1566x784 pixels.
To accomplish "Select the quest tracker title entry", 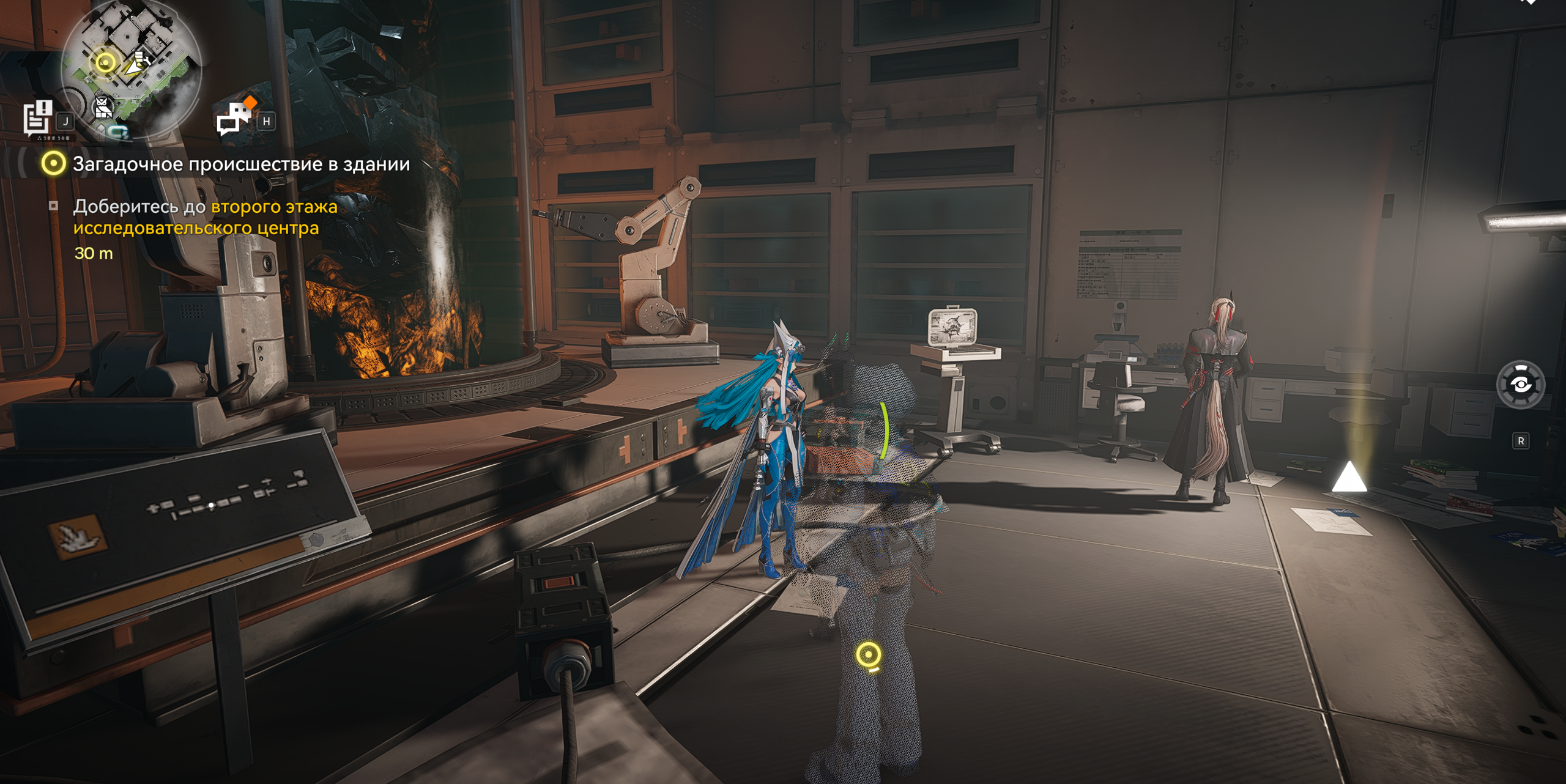I will [240, 164].
